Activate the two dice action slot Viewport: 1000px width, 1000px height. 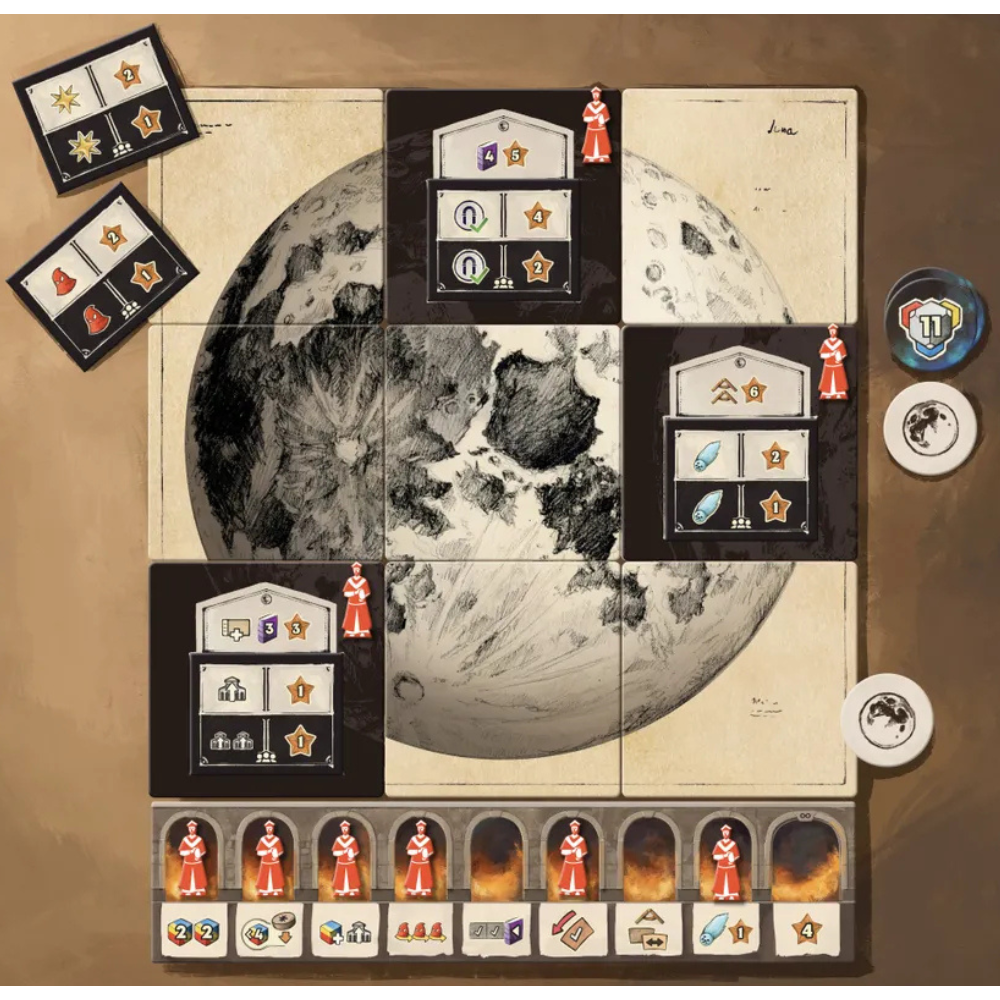coord(193,931)
